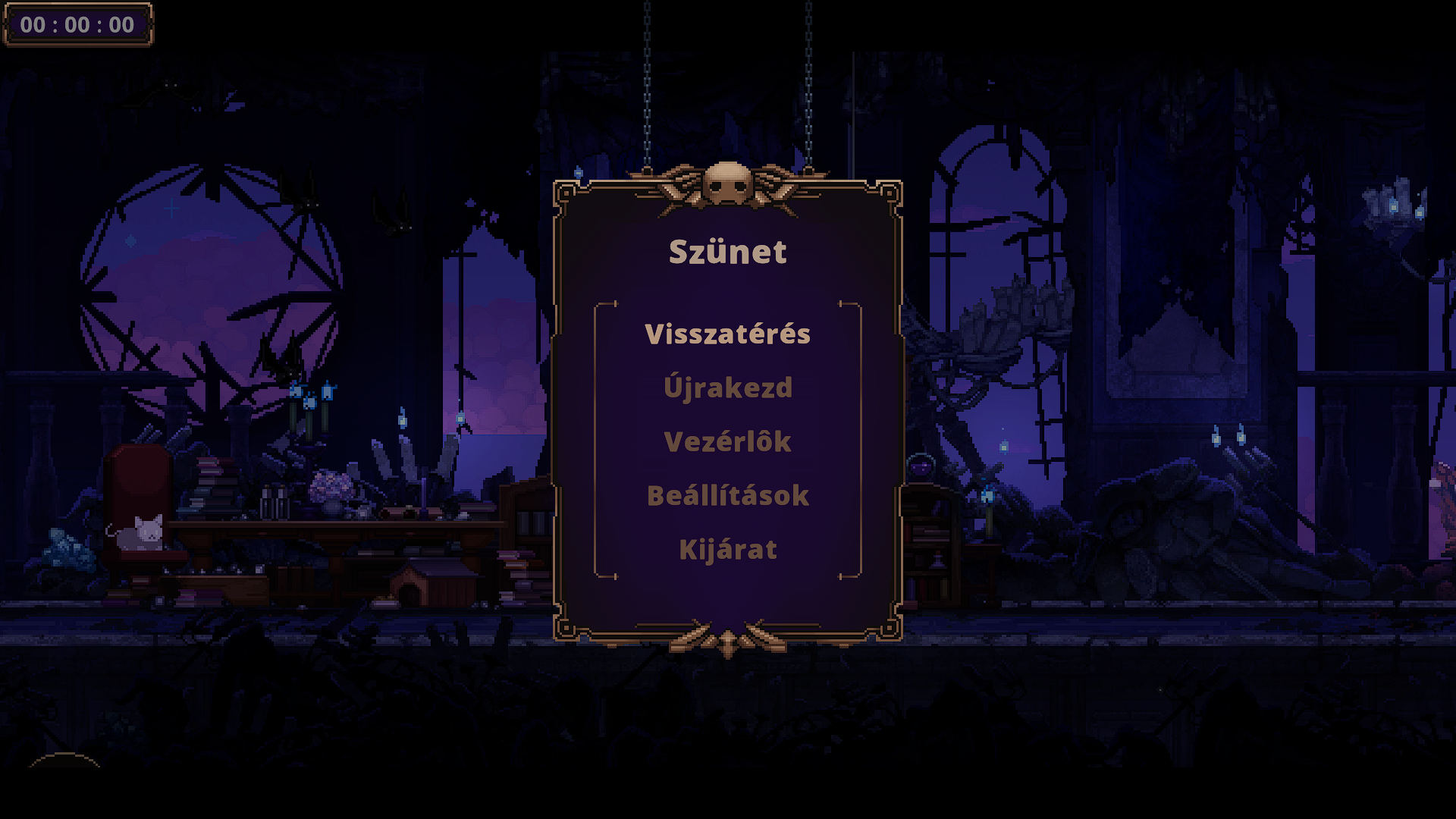Viewport: 1456px width, 819px height.
Task: Choose the Újrakezd restart option
Action: [727, 388]
